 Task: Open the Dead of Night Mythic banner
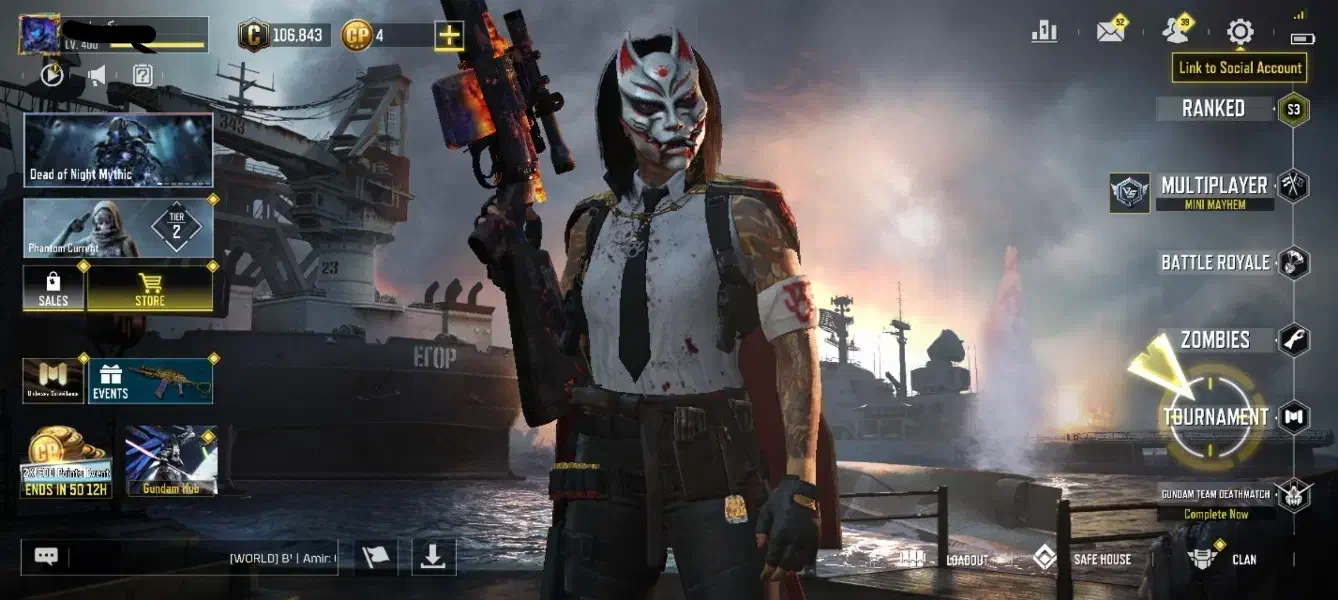[x=118, y=150]
